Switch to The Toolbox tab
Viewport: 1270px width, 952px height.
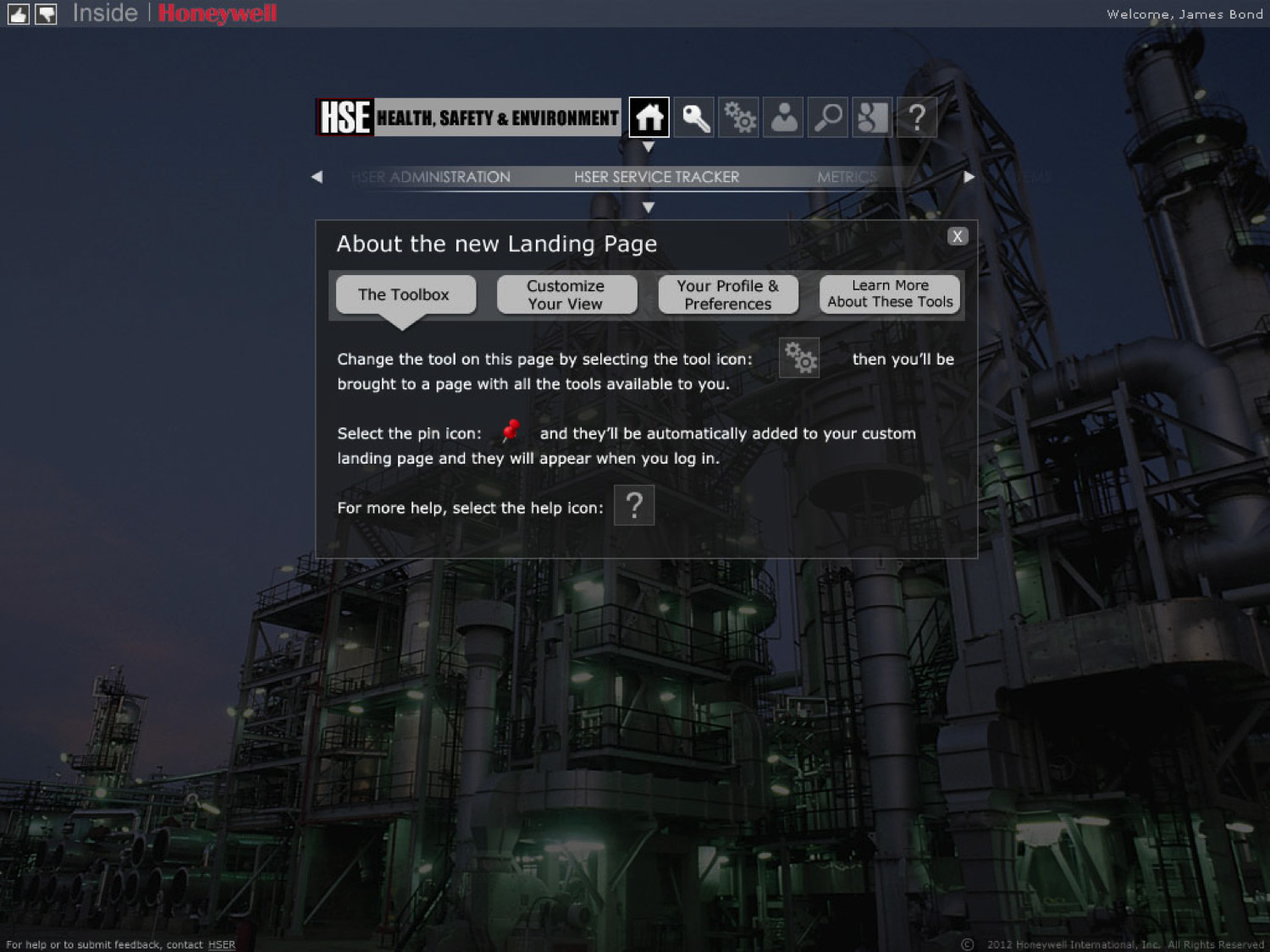(x=405, y=294)
